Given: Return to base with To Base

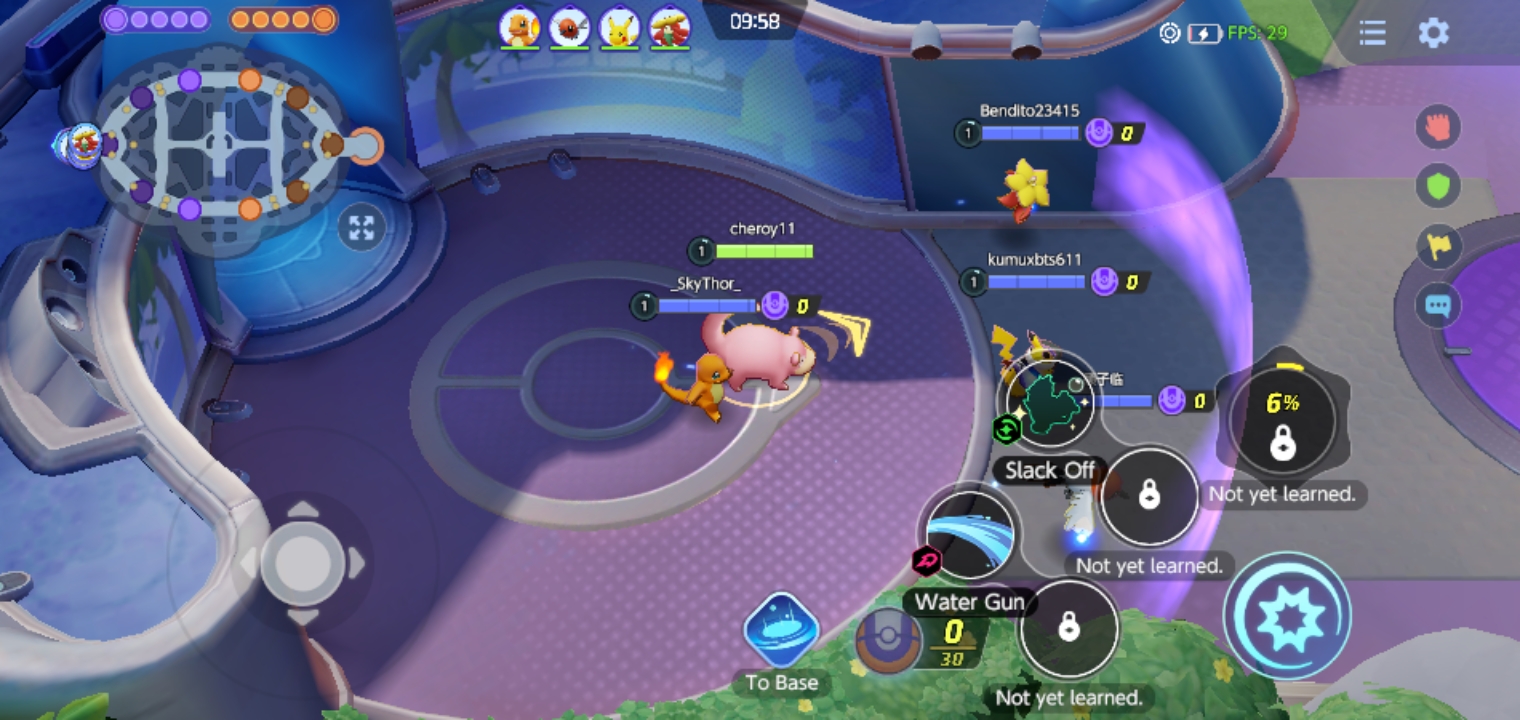Looking at the screenshot, I should point(781,630).
